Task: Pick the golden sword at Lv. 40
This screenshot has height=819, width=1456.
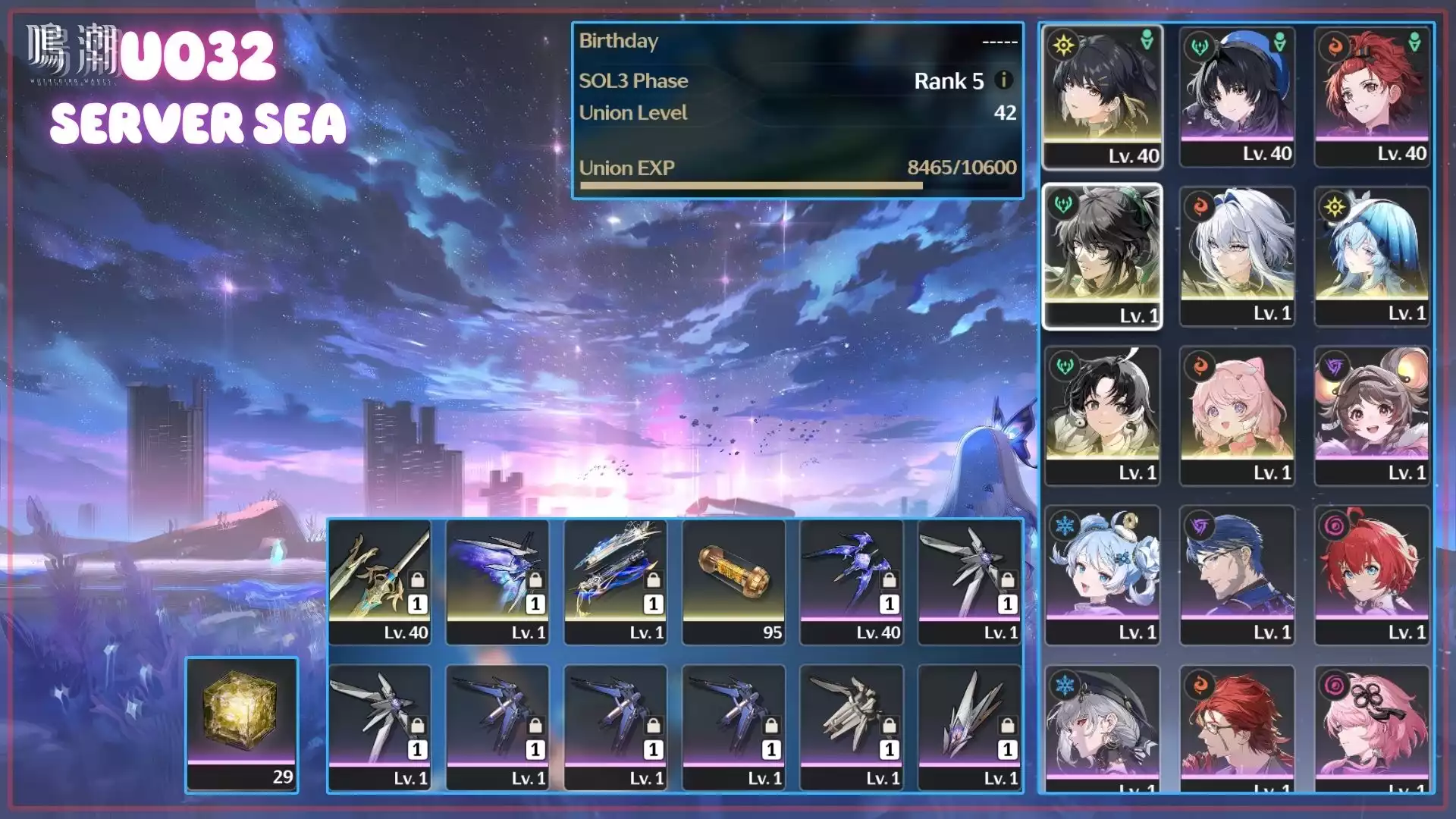Action: tap(379, 582)
